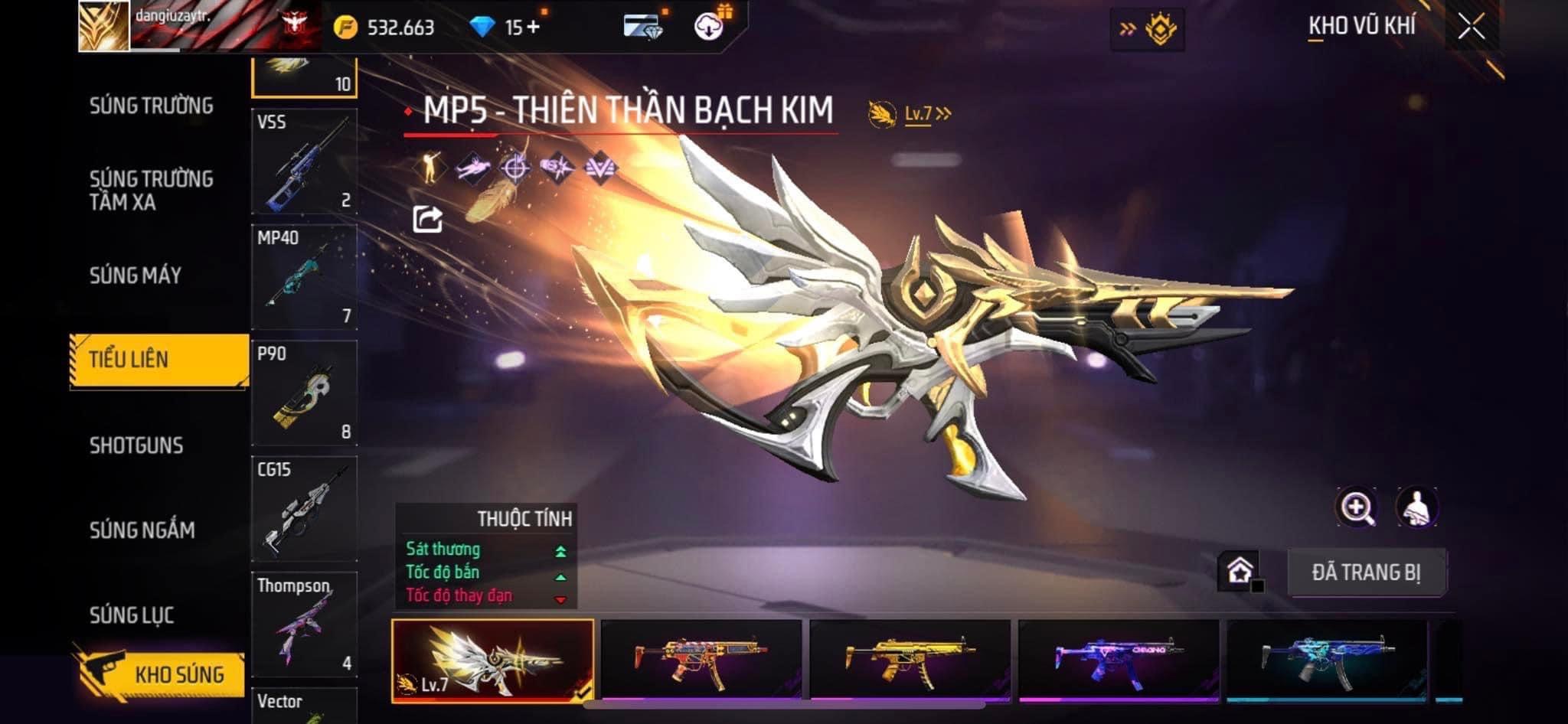Close the weapon vault screen
This screenshot has width=1568, height=724.
pos(1471,27)
